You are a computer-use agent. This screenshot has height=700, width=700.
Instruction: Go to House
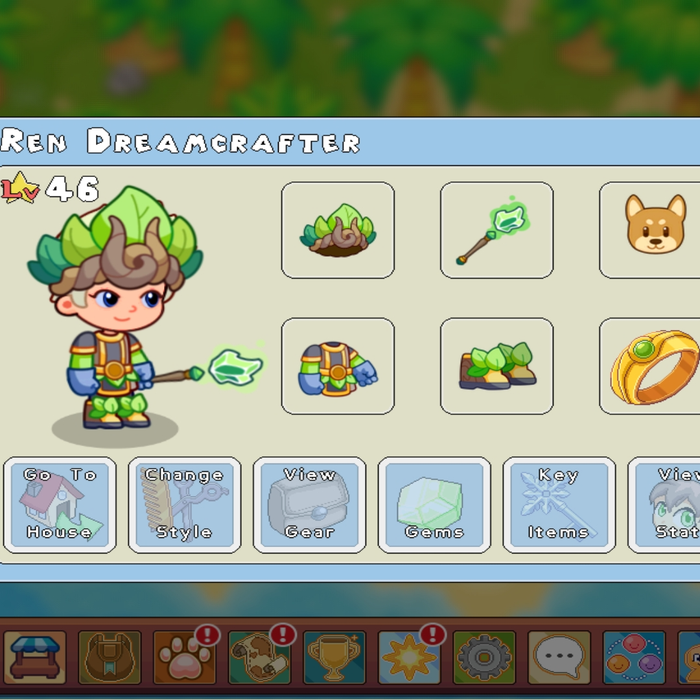coord(60,505)
